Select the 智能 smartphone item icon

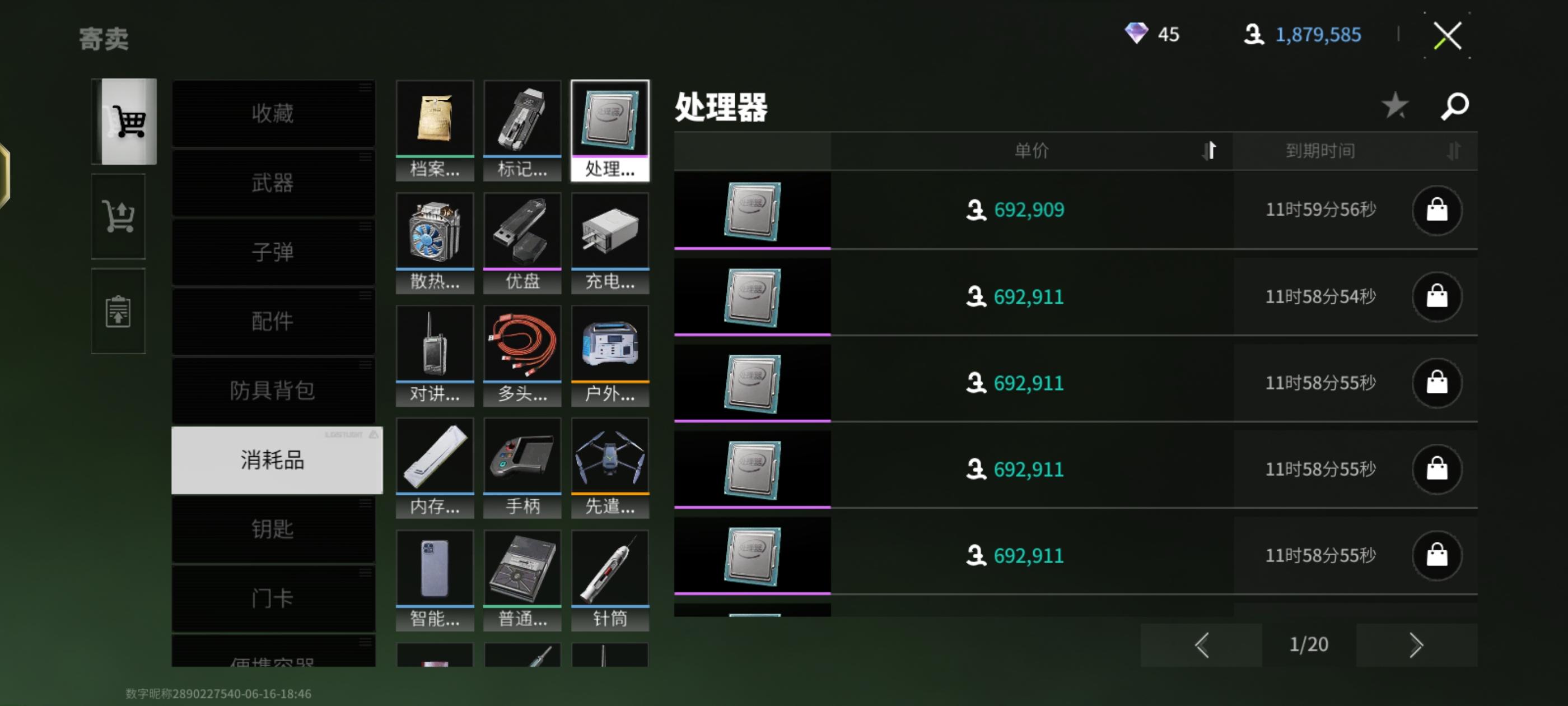(x=435, y=568)
